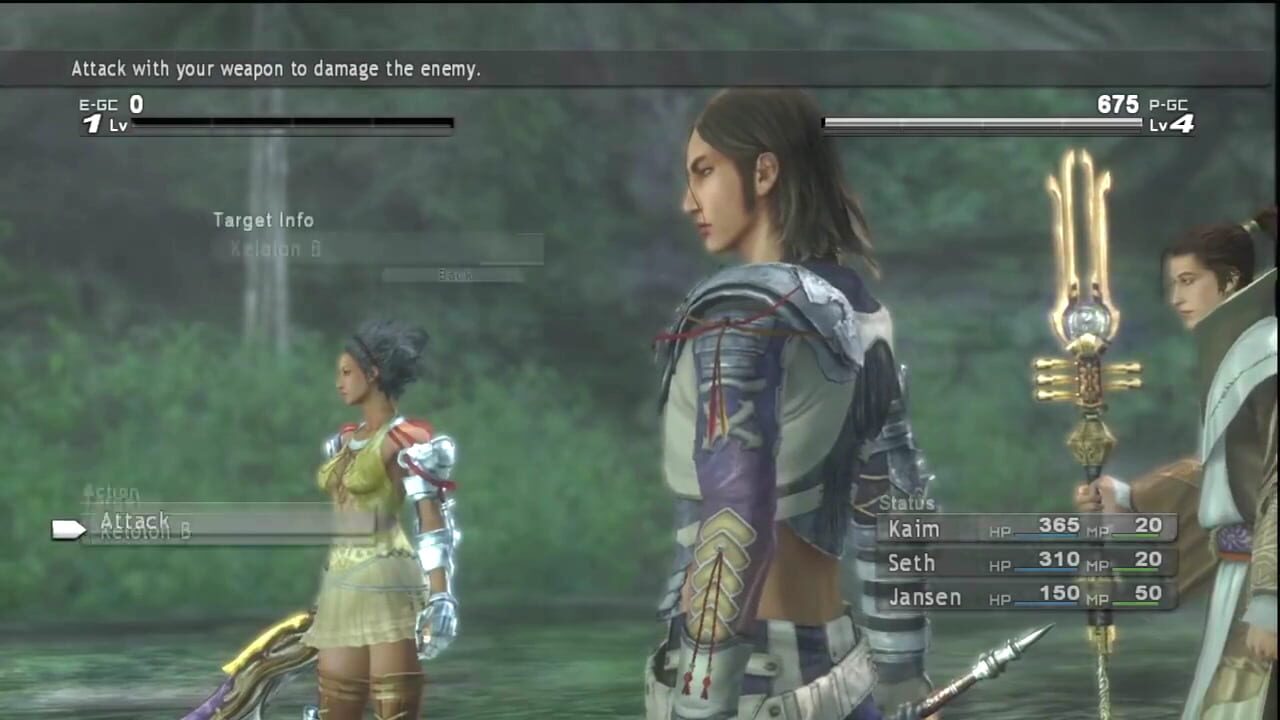Click the E-GC counter showing 0
Screen dimensions: 1280x720
coord(136,104)
